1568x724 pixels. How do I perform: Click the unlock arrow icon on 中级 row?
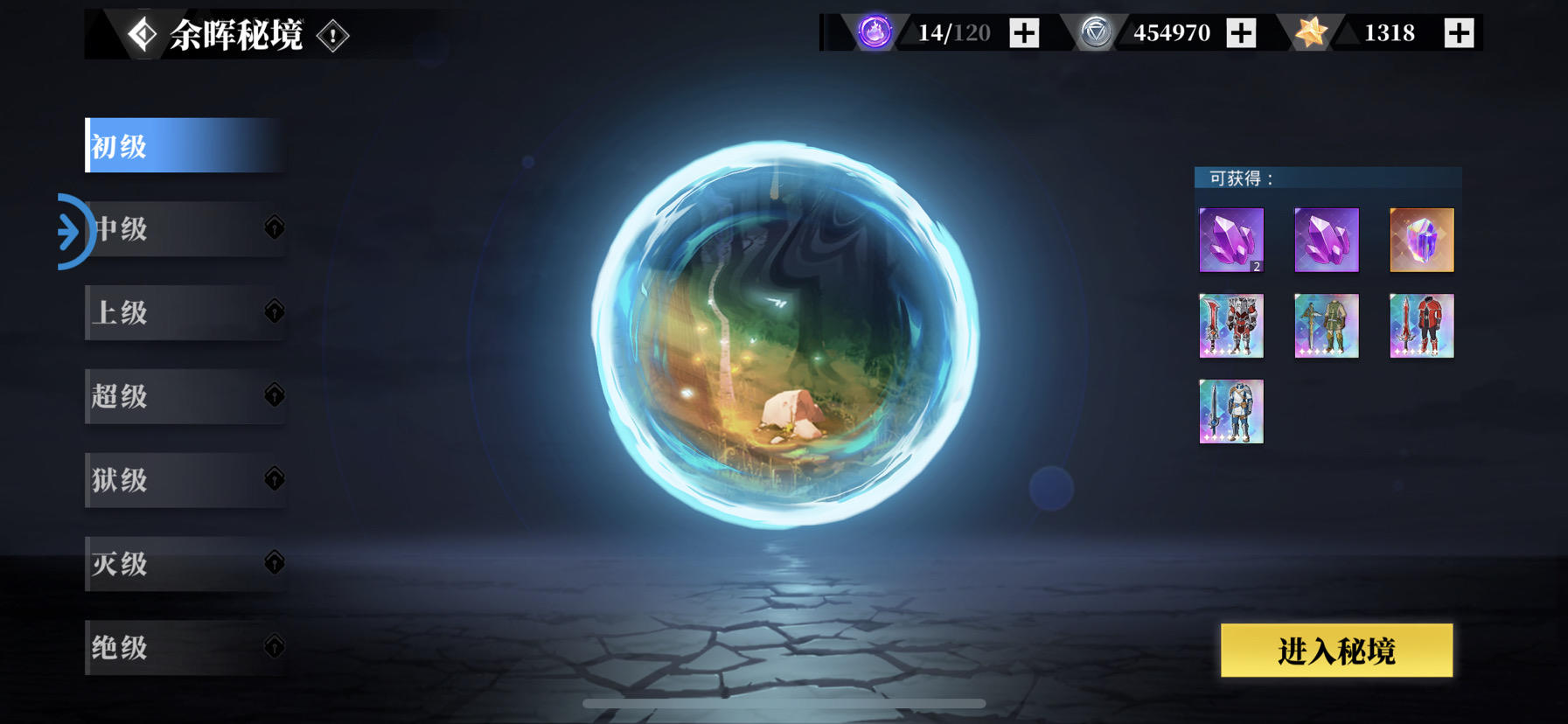274,229
